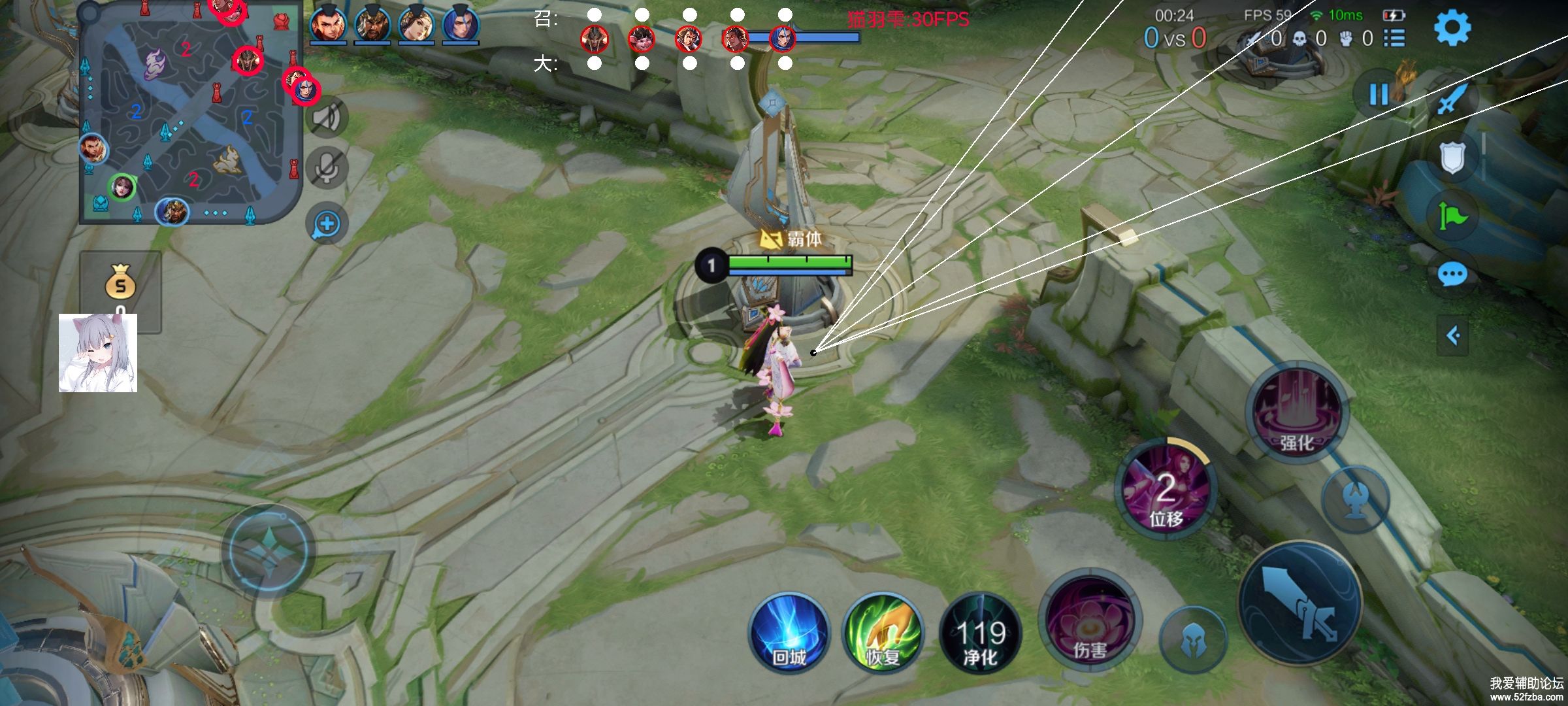This screenshot has height=706, width=1568.
Task: Cast the 伤害 lotus skill
Action: pyautogui.click(x=1089, y=621)
